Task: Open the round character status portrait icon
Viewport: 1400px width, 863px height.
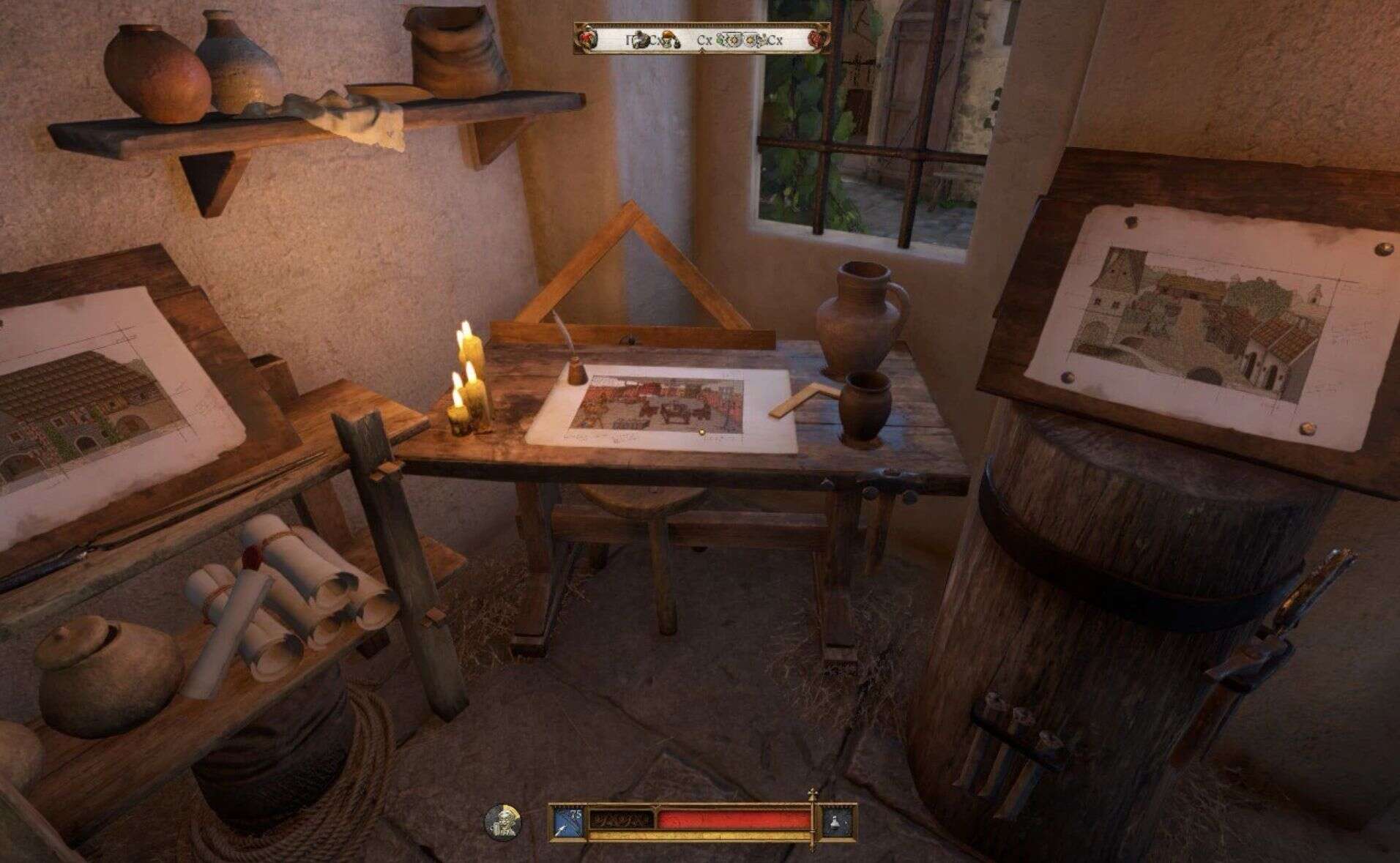Action: click(503, 821)
